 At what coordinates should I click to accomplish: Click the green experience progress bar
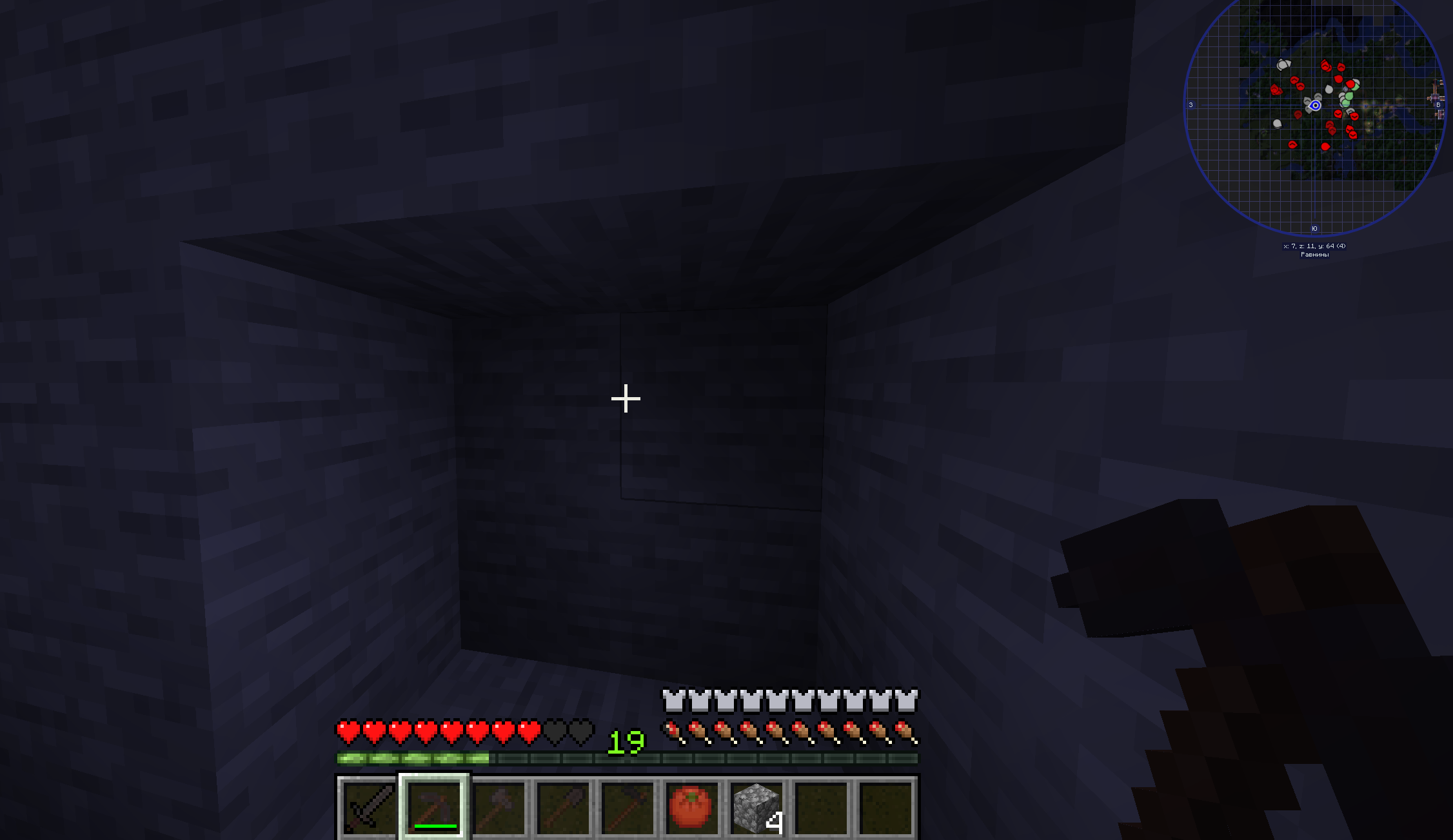pos(413,759)
